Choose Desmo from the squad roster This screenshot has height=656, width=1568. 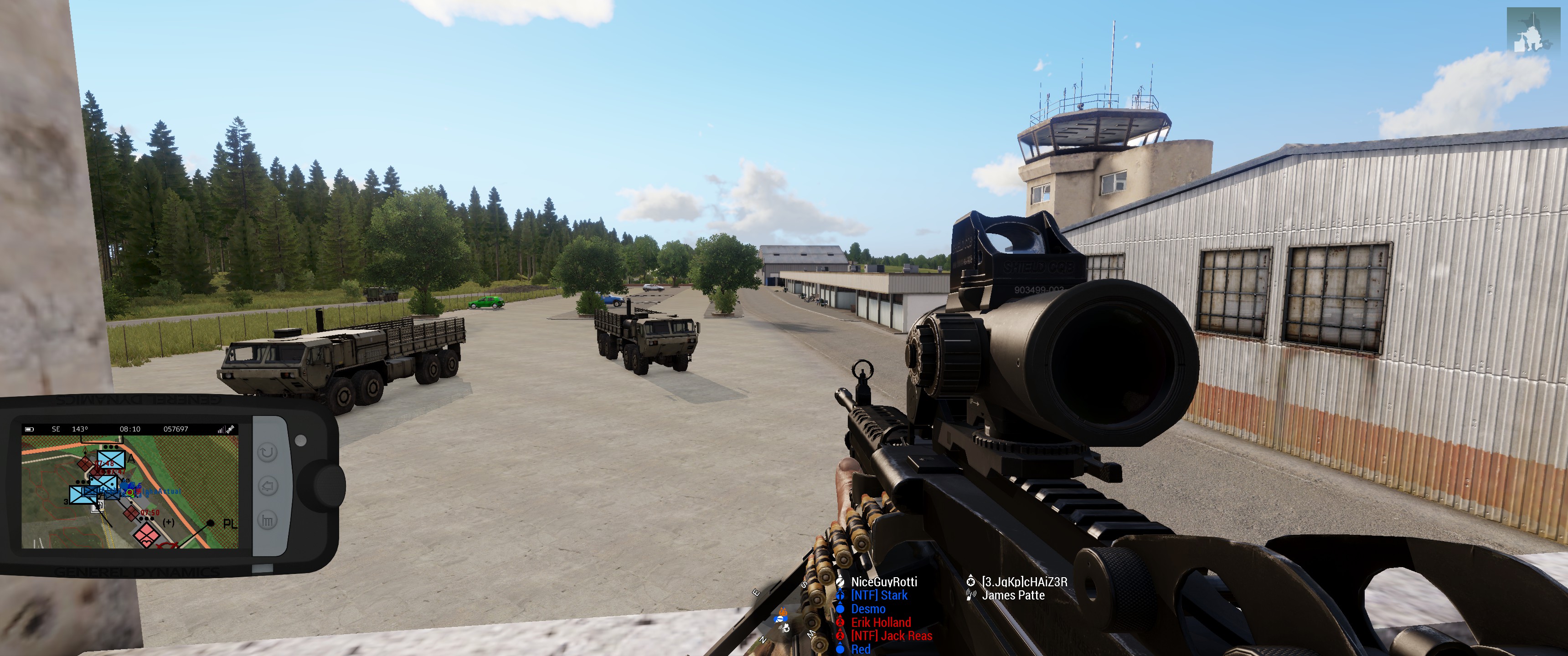pyautogui.click(x=868, y=609)
